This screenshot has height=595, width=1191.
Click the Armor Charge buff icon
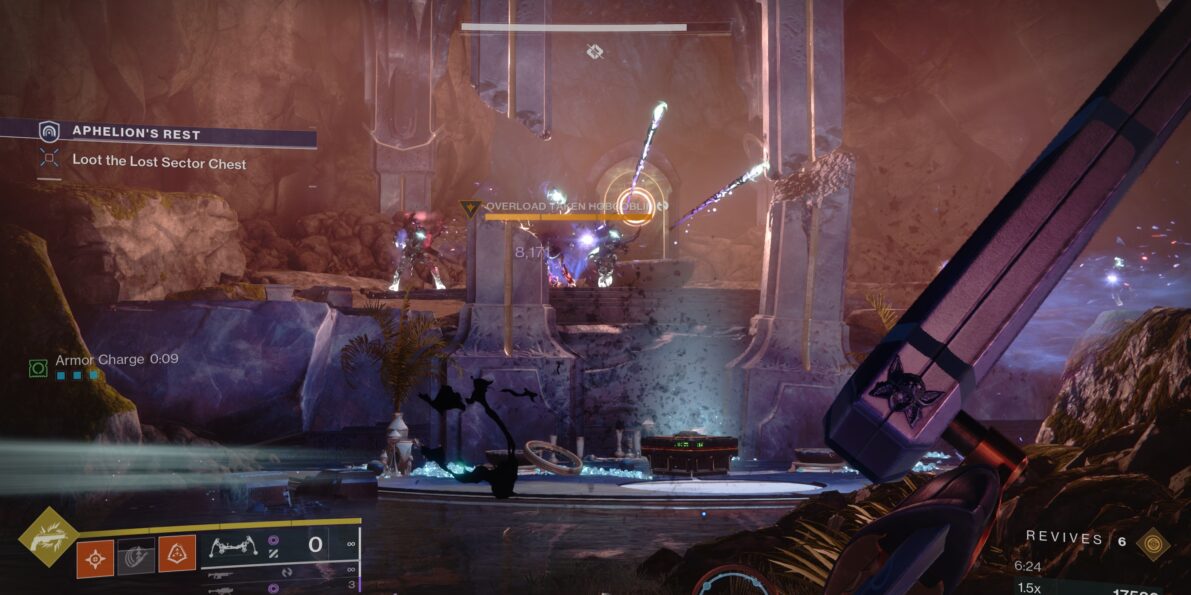coord(38,367)
